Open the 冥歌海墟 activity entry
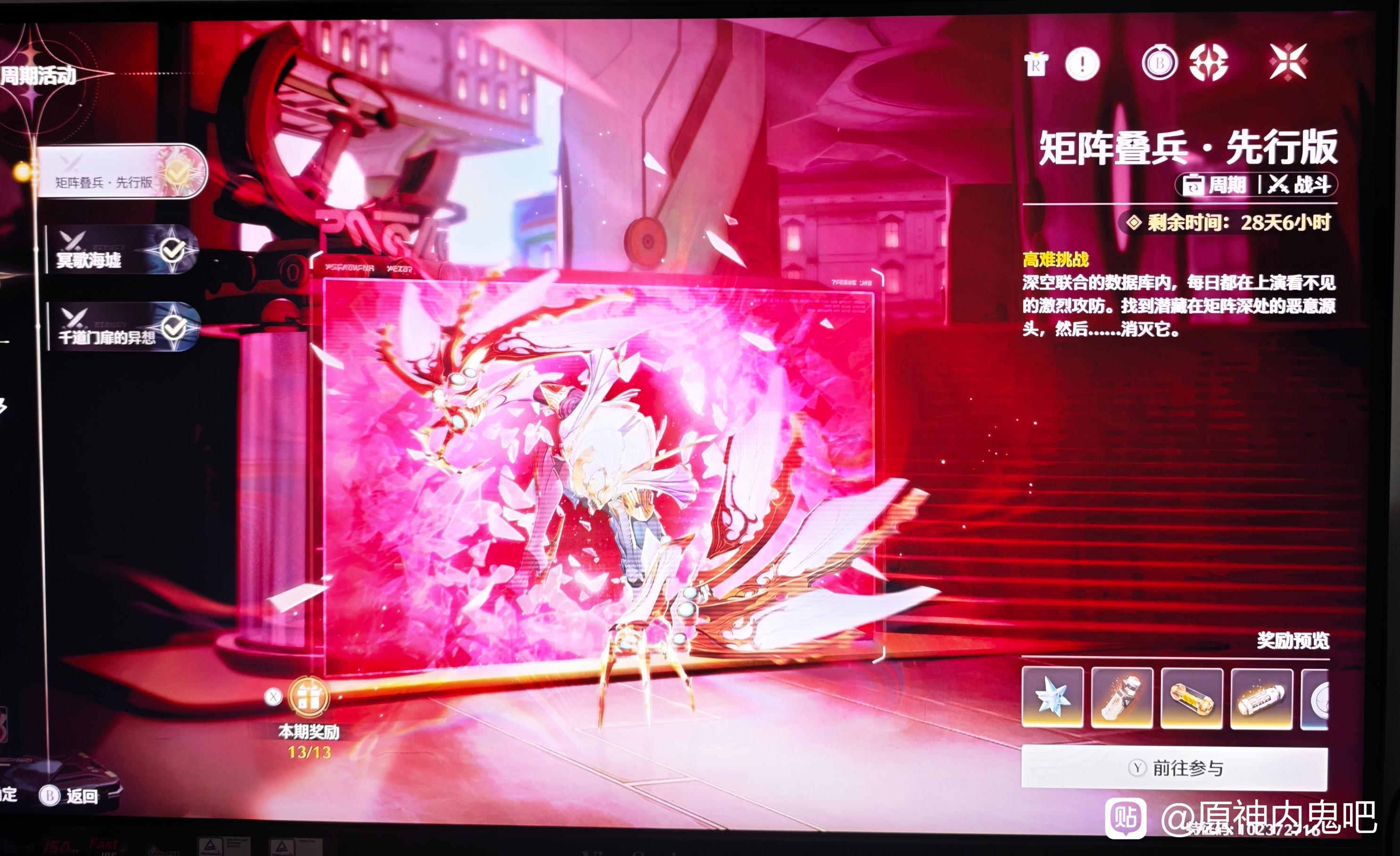This screenshot has width=1400, height=856. tap(122, 250)
